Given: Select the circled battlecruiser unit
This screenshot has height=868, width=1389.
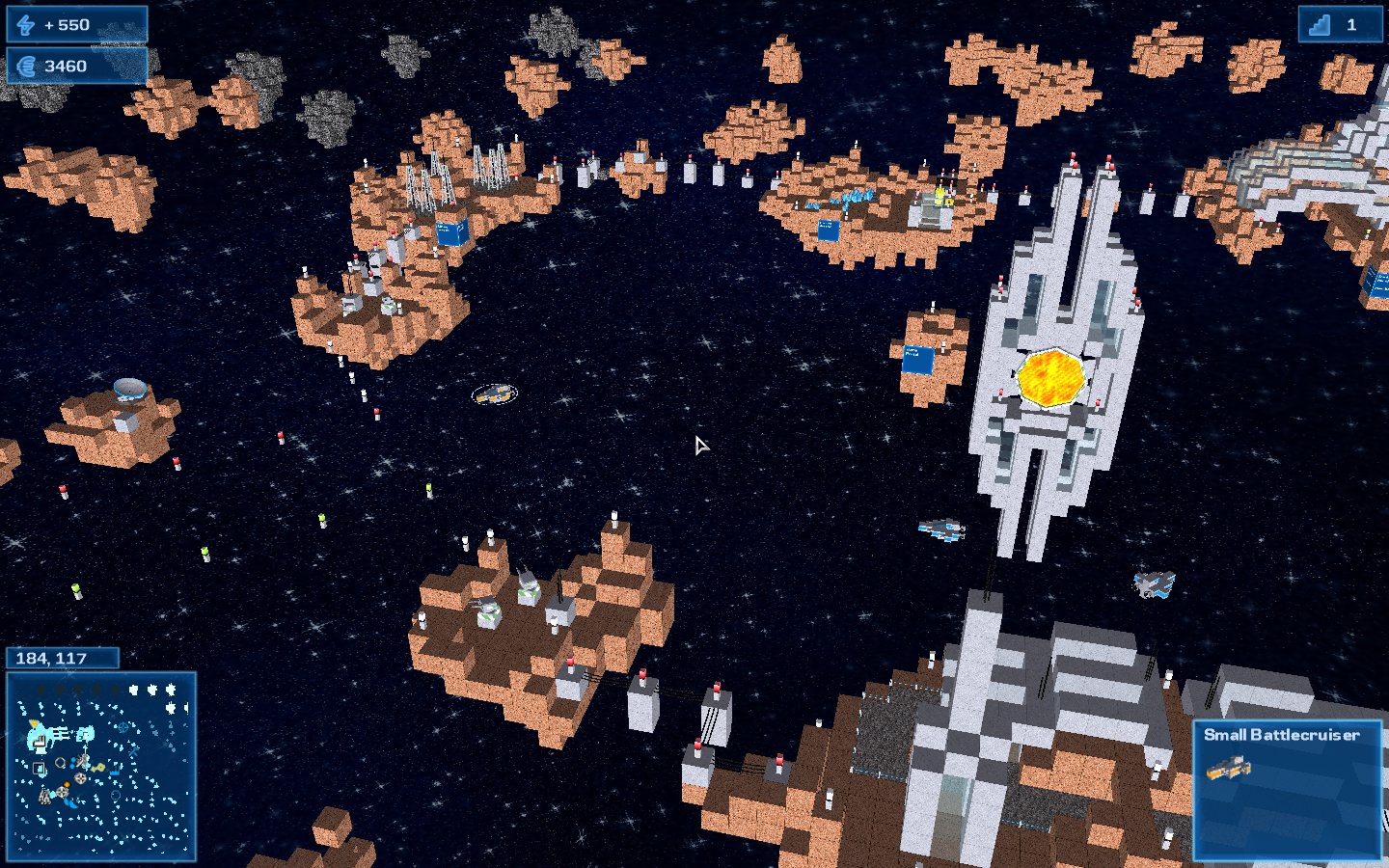Looking at the screenshot, I should pos(495,393).
